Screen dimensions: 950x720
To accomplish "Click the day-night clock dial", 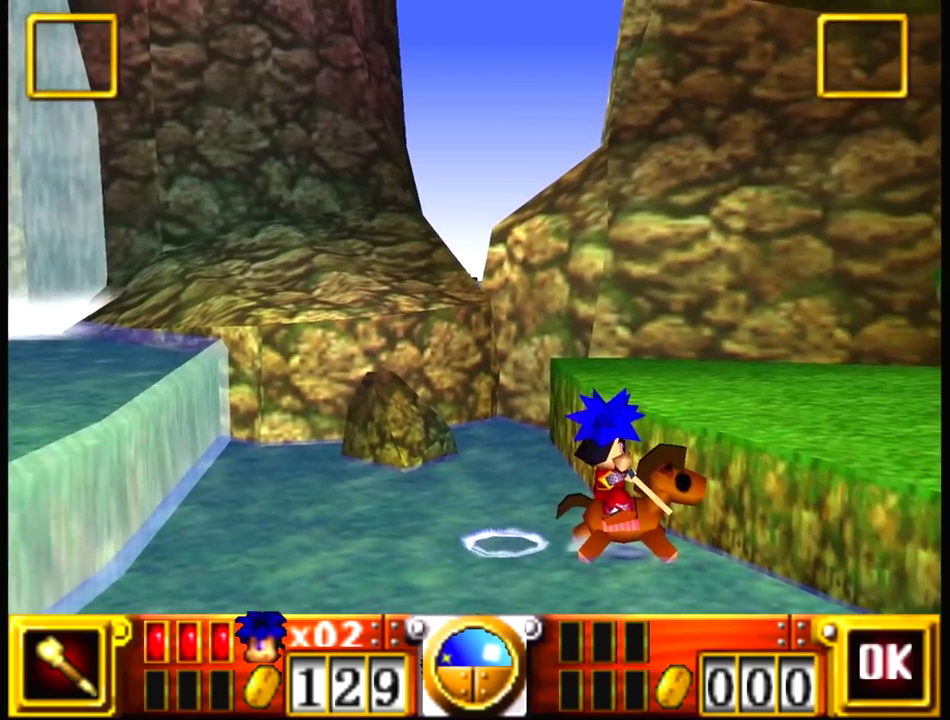I will (474, 663).
